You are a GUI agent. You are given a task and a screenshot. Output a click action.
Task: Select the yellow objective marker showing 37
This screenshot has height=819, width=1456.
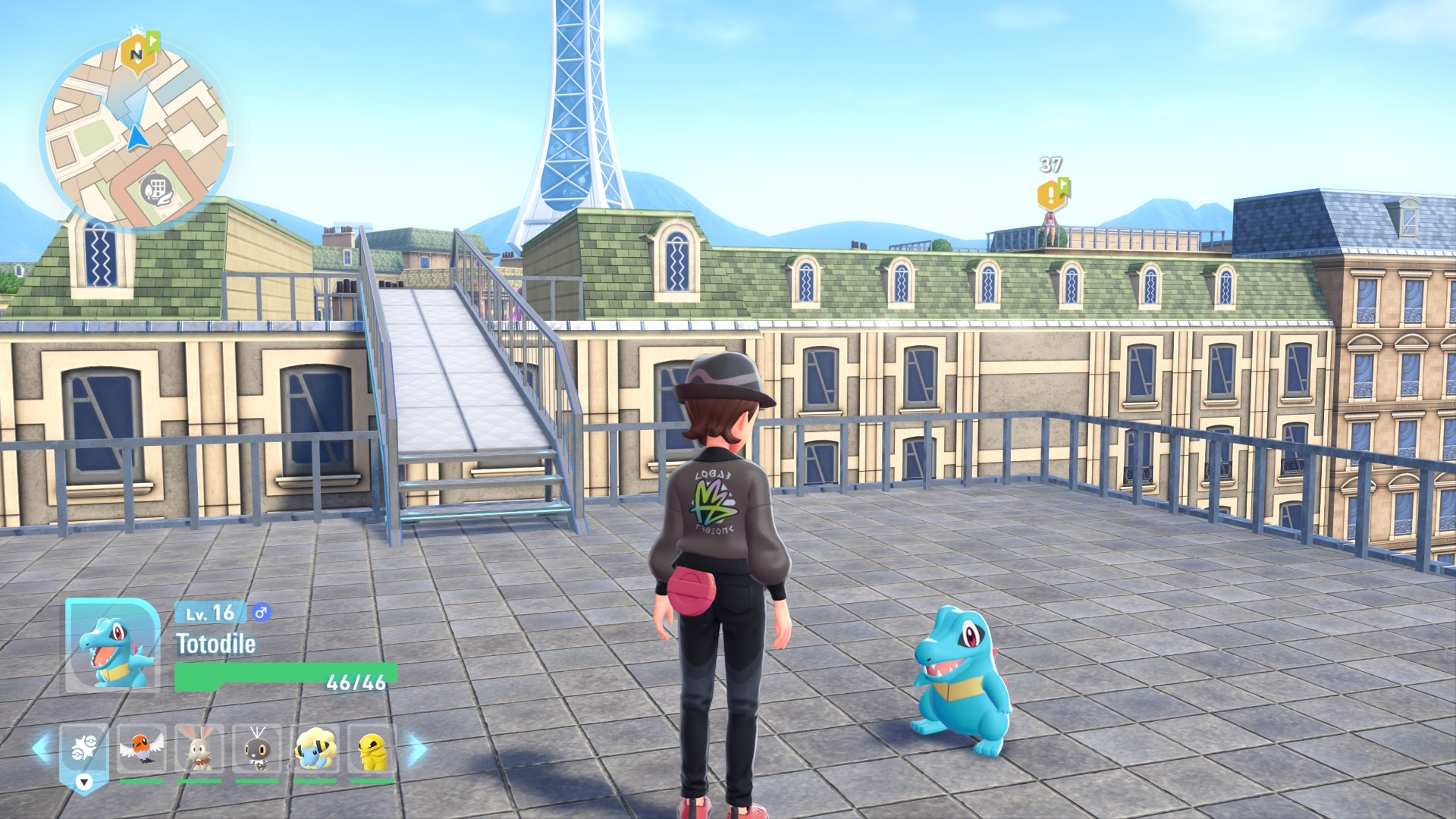(1051, 195)
